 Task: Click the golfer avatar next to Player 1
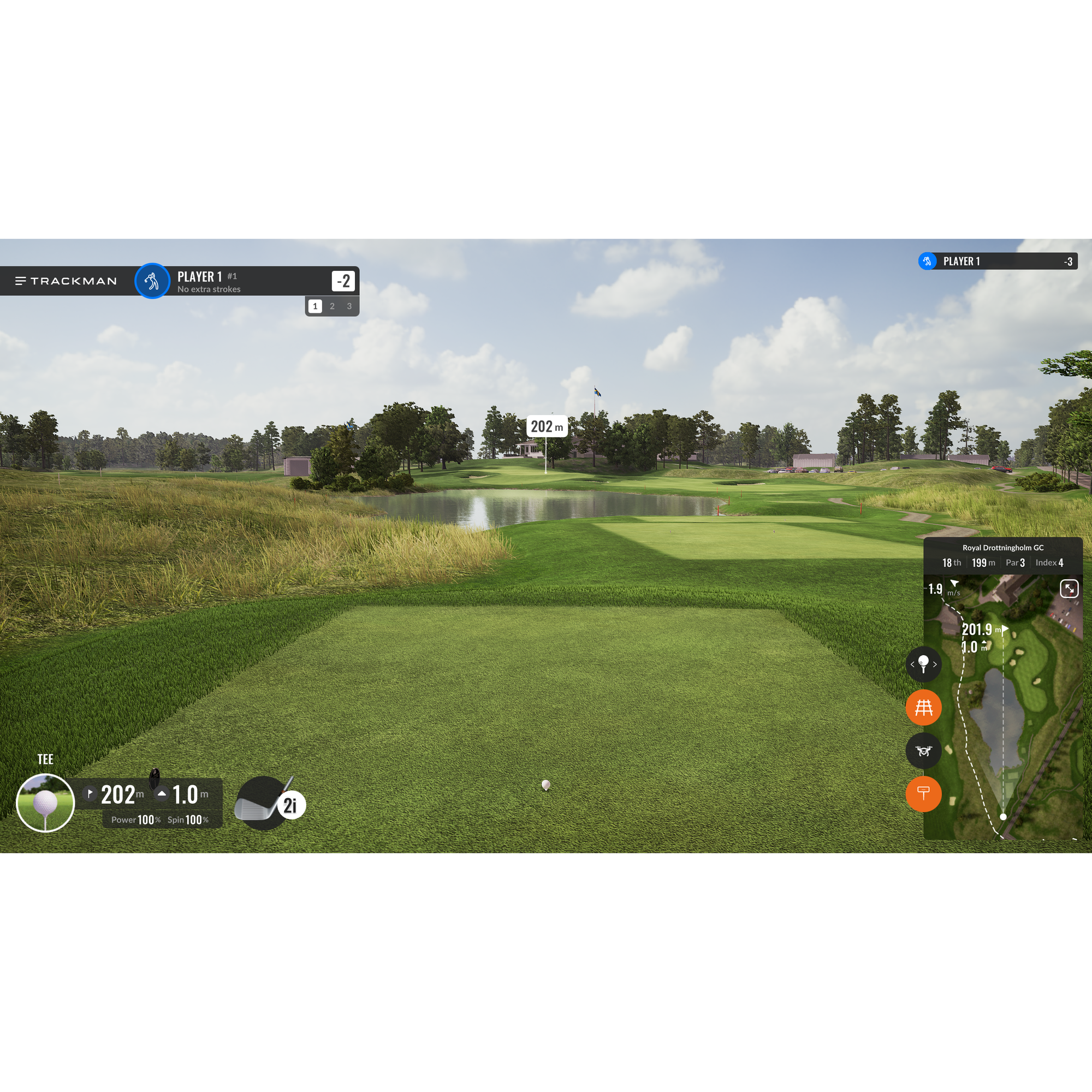click(151, 281)
